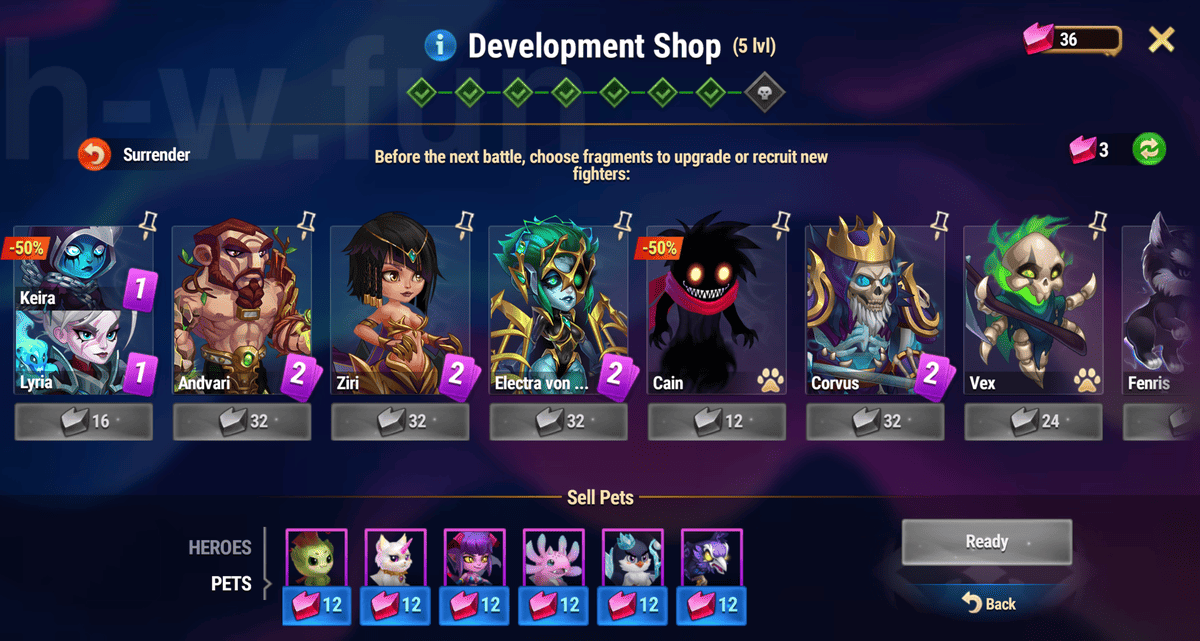Select the Vex pet card

1032,312
